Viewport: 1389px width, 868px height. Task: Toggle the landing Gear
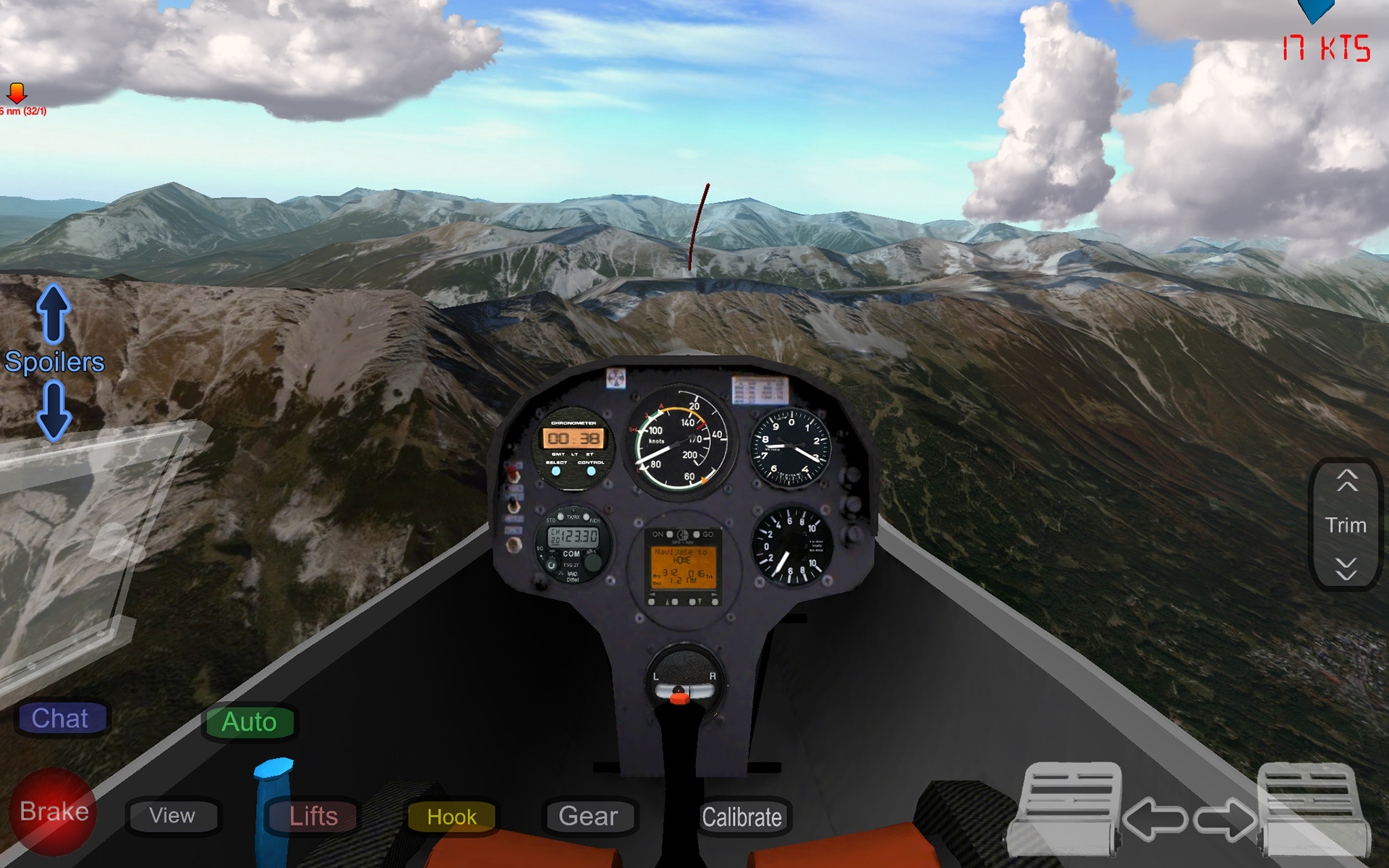pos(590,816)
